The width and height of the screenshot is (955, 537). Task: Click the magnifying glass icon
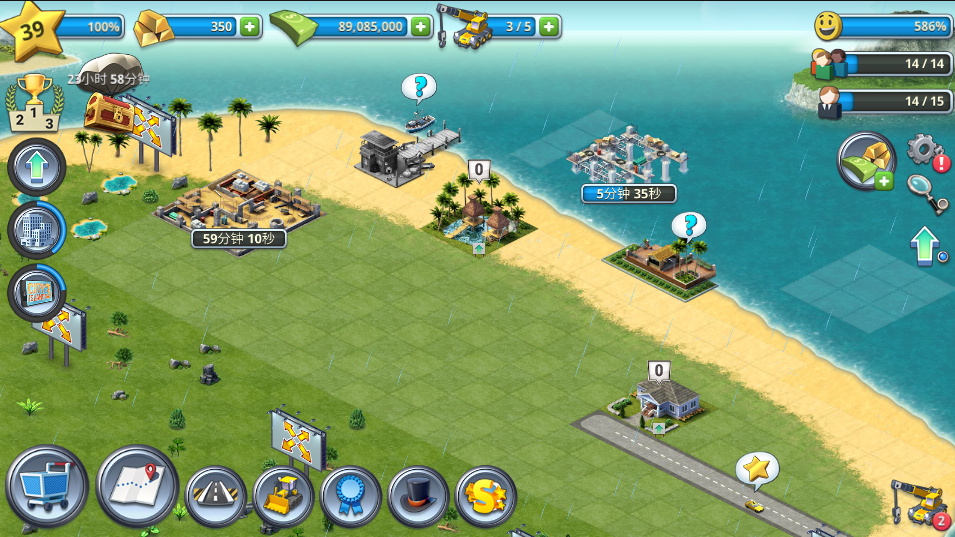point(927,192)
